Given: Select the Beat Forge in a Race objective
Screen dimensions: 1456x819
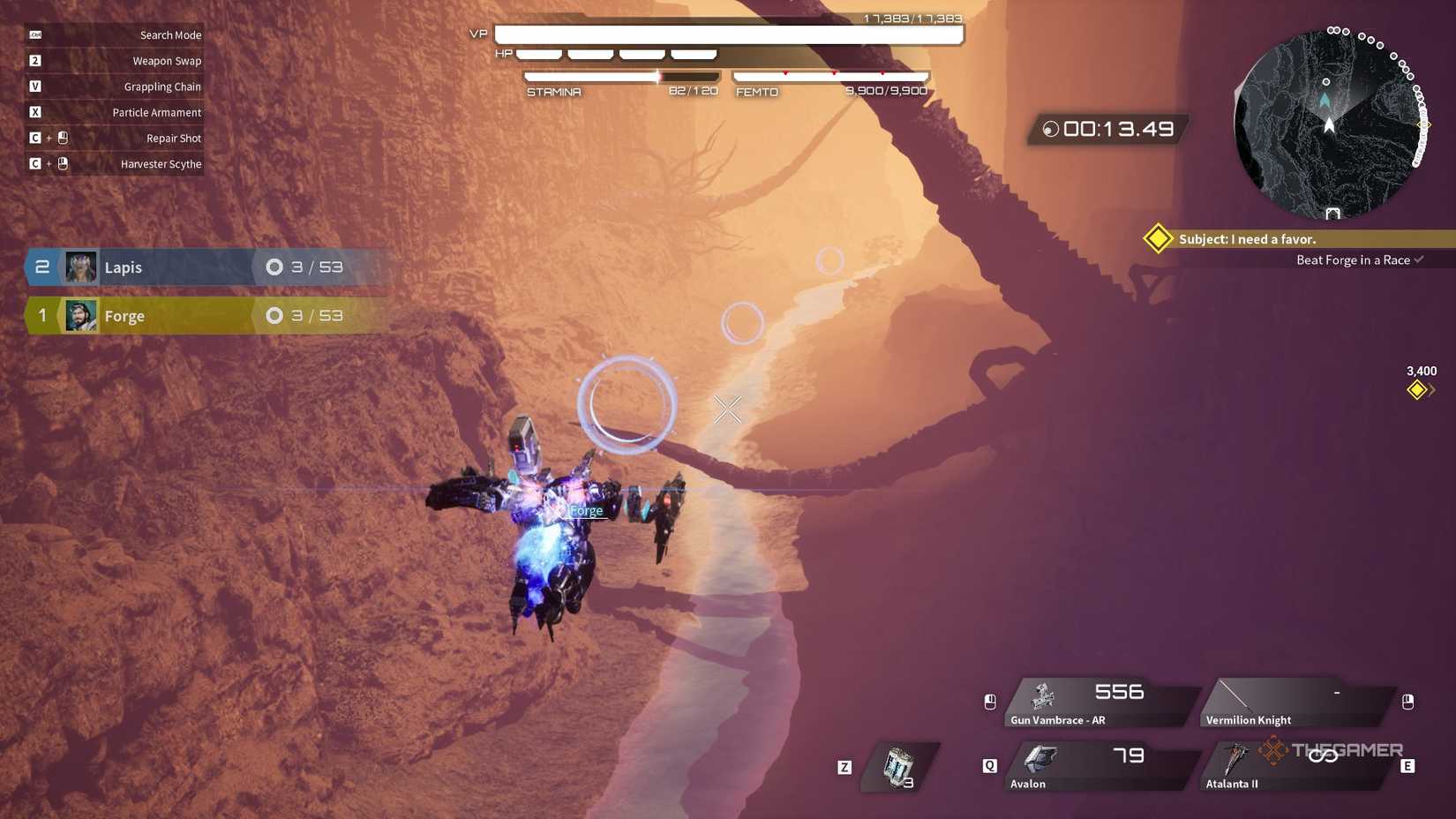Looking at the screenshot, I should [1355, 259].
